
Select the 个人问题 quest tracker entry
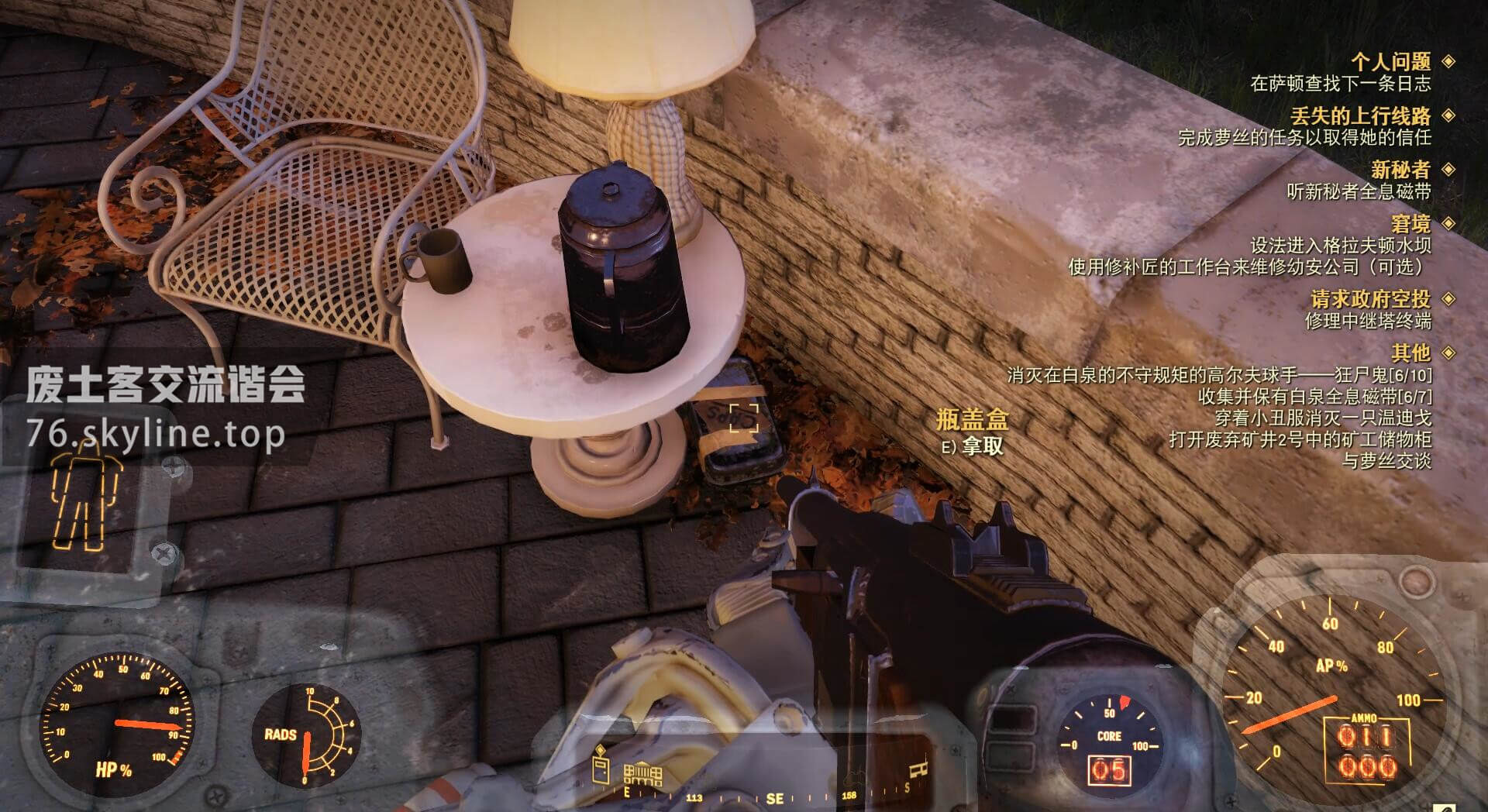click(1390, 61)
